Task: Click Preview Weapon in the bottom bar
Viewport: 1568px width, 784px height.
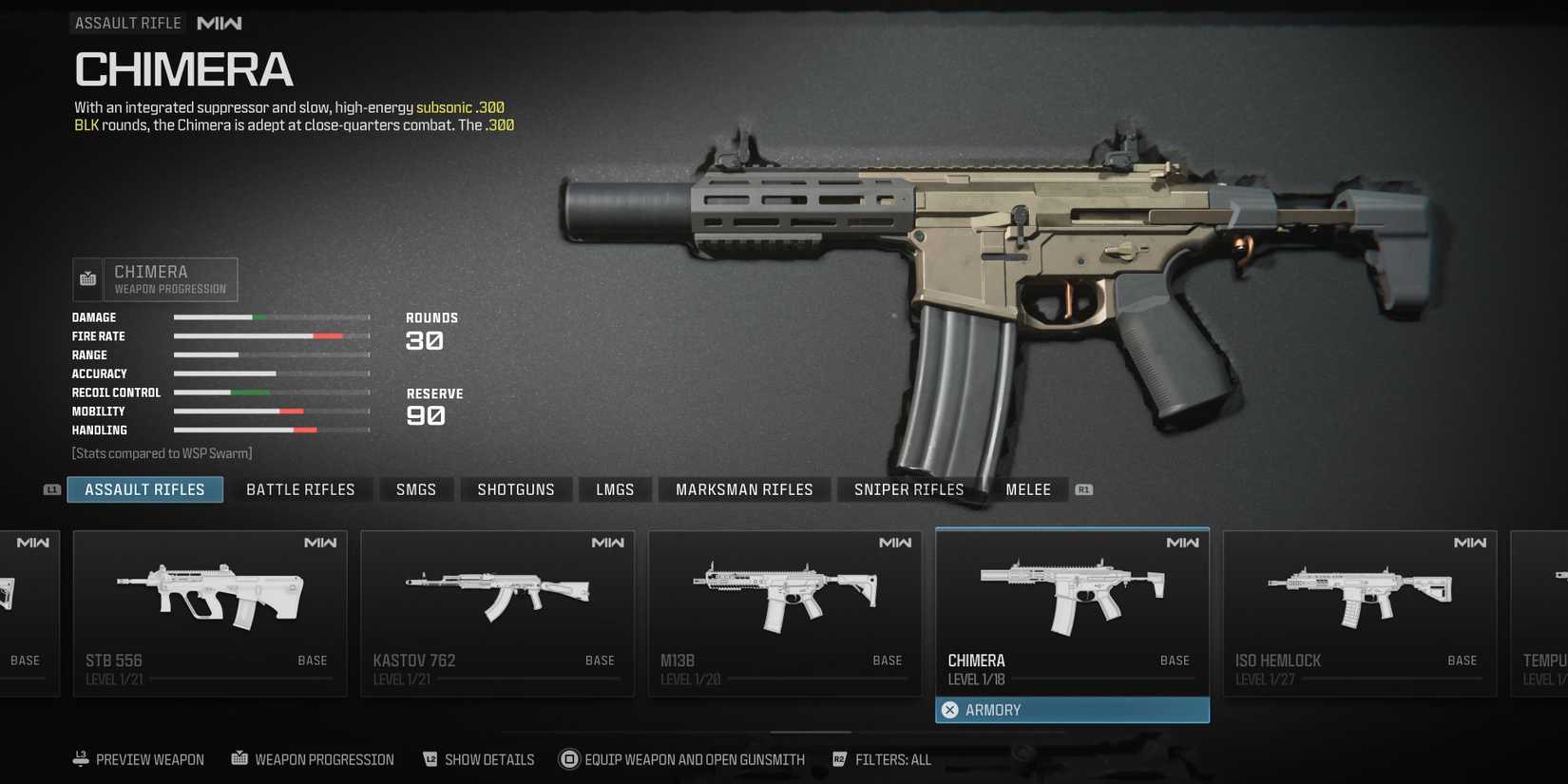Action: click(139, 759)
